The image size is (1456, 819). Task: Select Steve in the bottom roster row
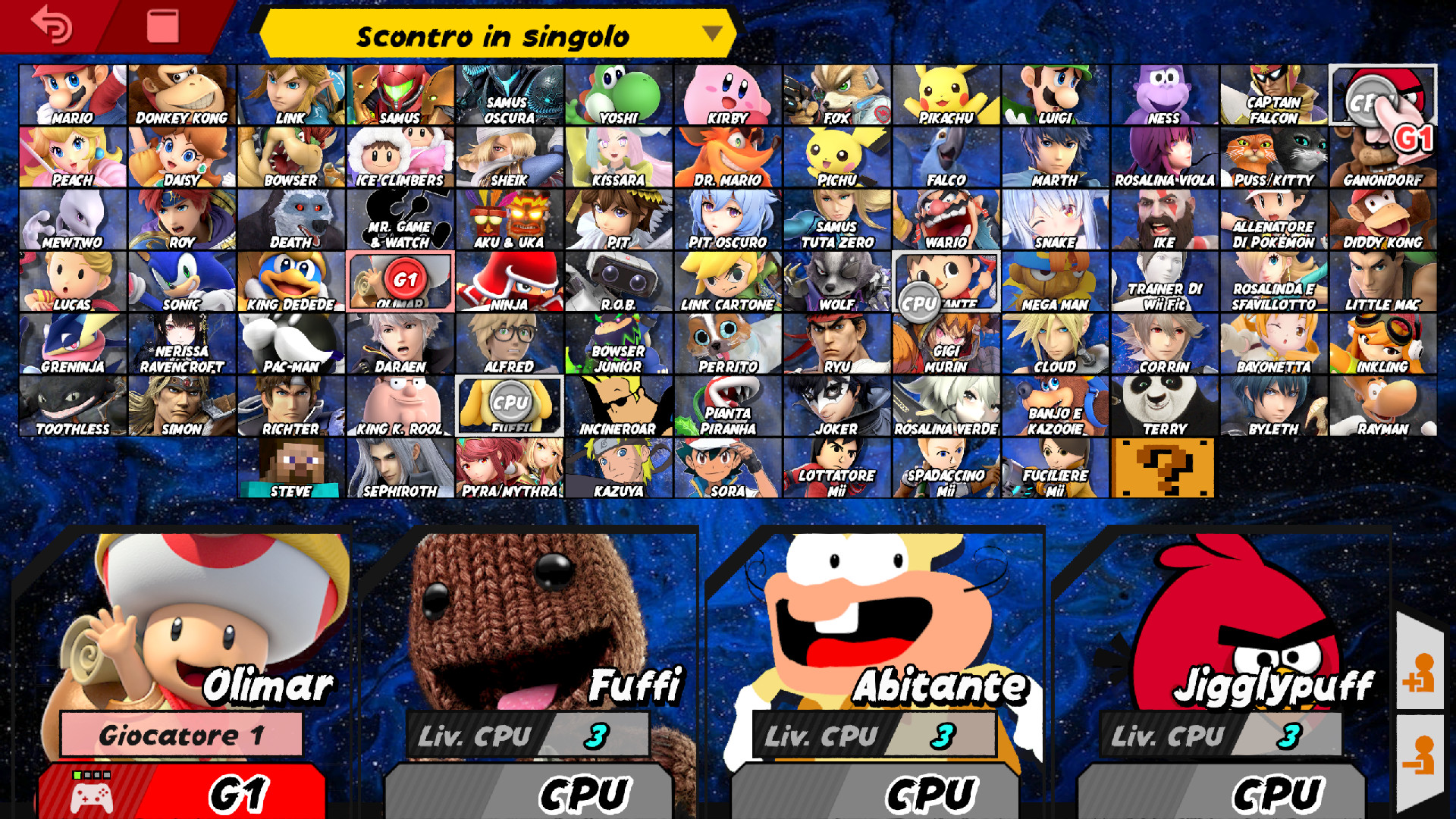[x=290, y=466]
